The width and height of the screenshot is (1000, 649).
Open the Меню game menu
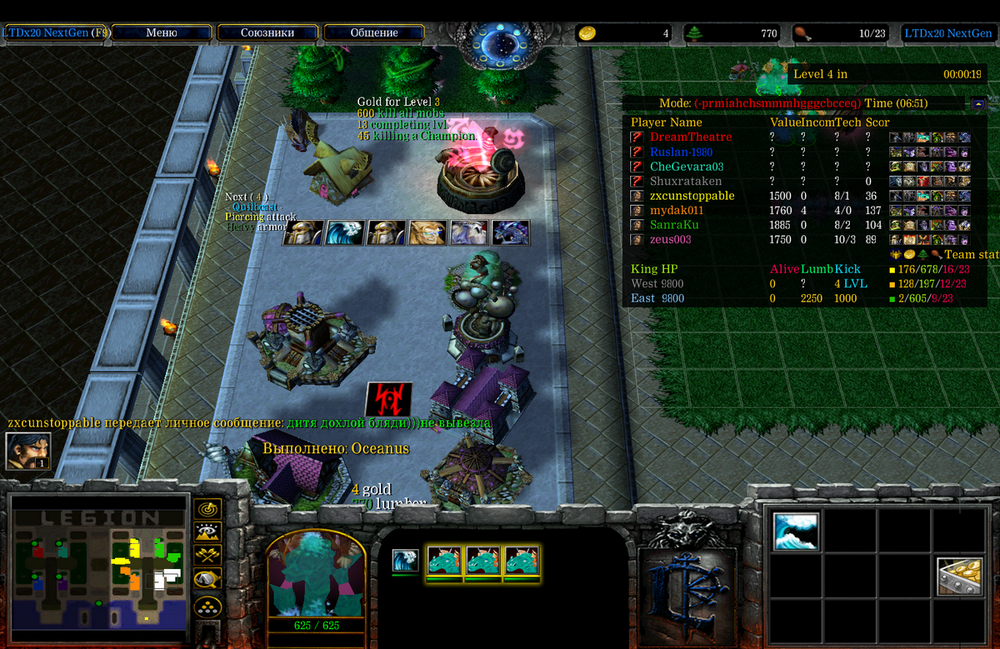click(x=162, y=33)
